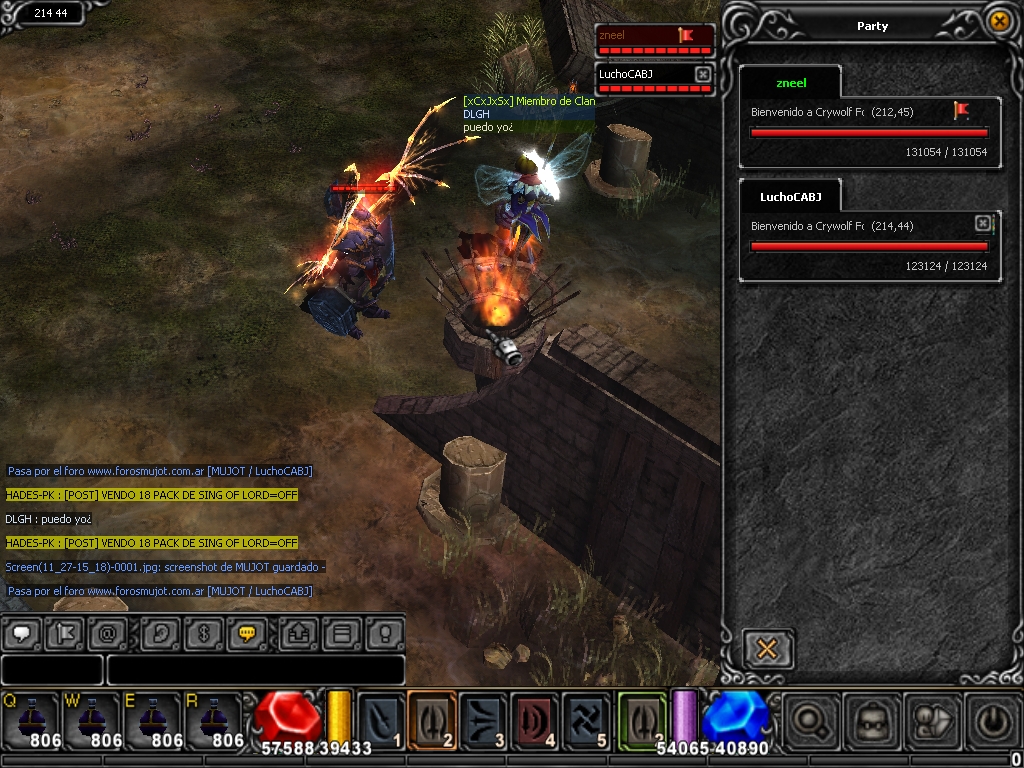Toggle the white speech bubble chat button

[x=22, y=633]
